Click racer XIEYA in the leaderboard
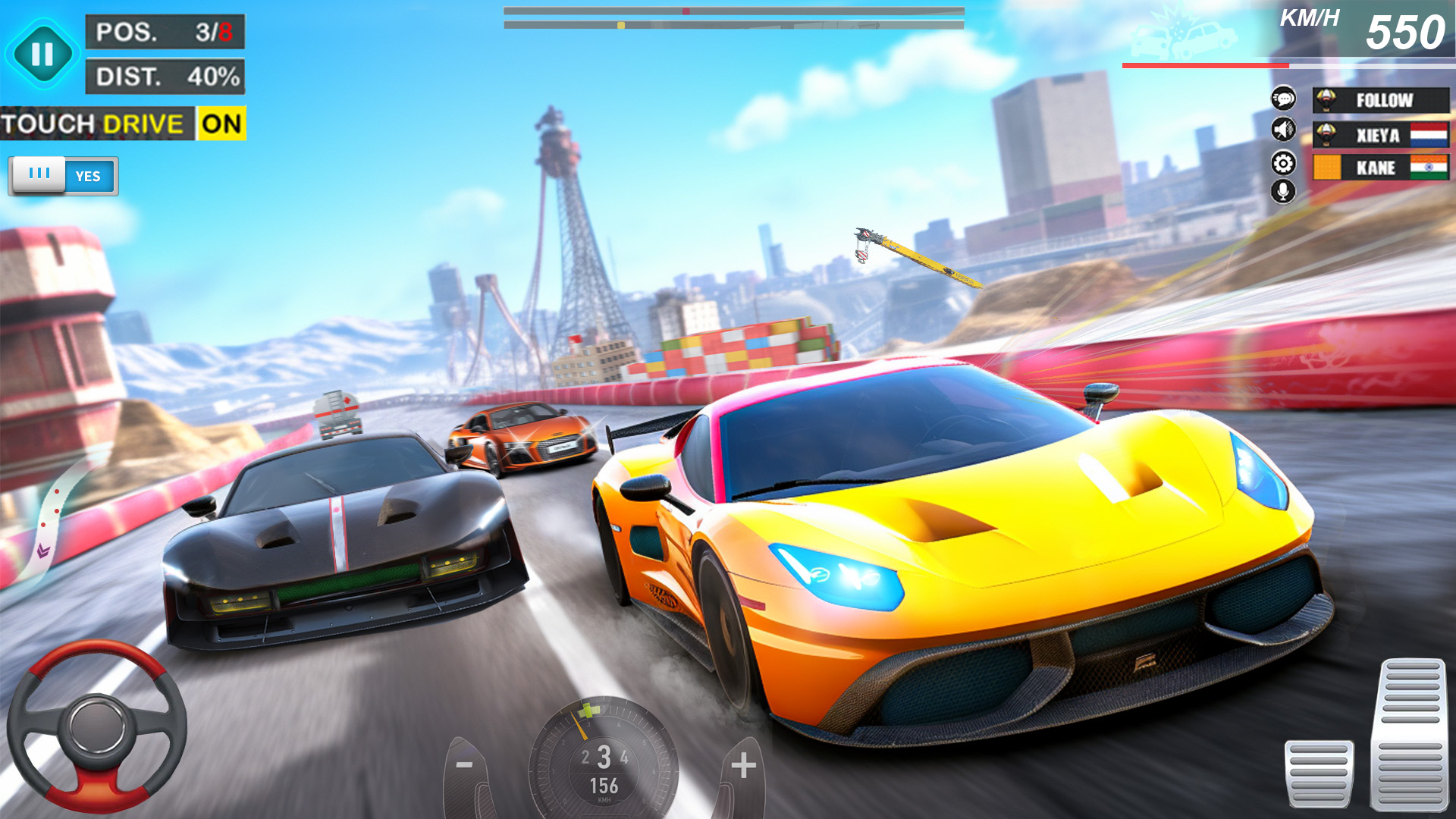This screenshot has width=1456, height=819. click(x=1382, y=133)
